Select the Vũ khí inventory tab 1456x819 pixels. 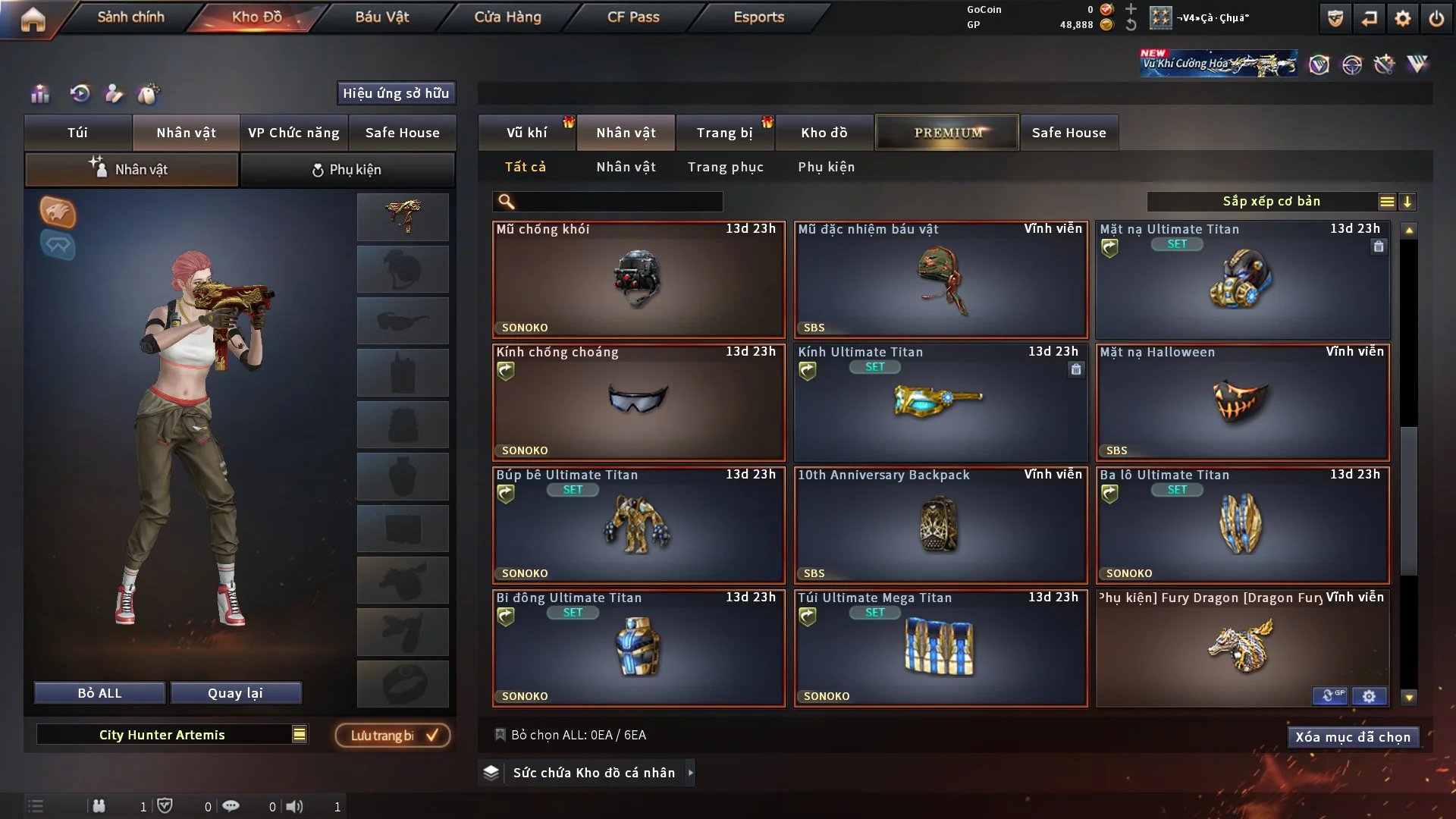click(x=526, y=133)
